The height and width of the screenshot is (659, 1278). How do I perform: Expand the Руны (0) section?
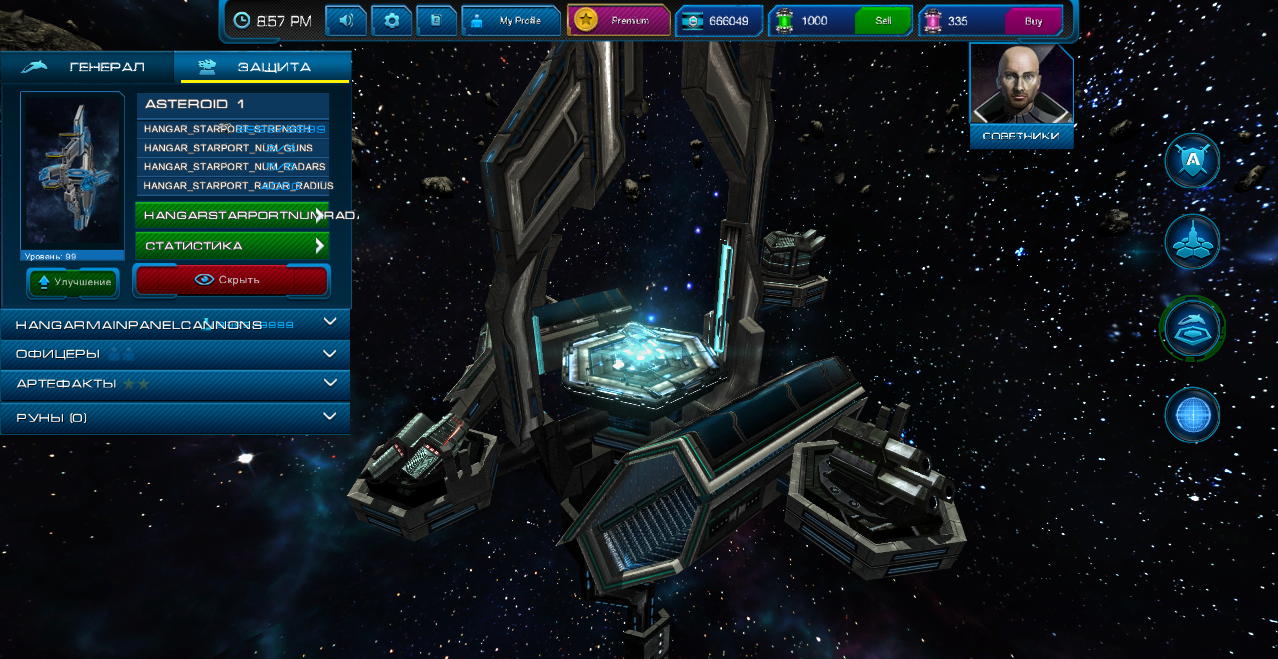(175, 417)
